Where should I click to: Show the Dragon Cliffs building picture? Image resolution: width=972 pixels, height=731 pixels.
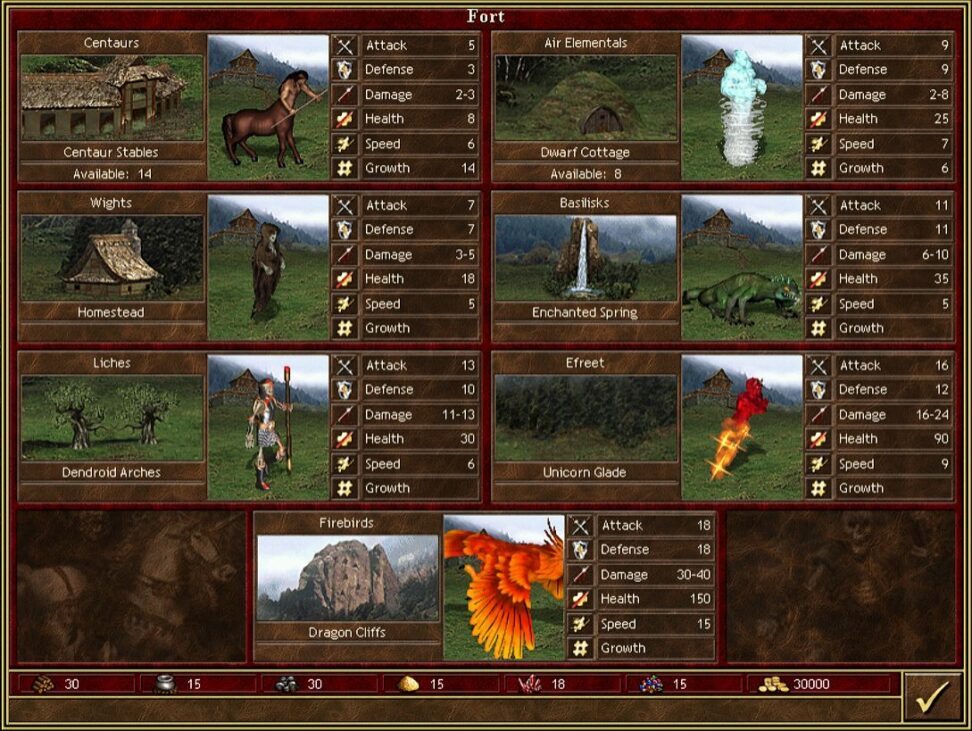pos(347,578)
